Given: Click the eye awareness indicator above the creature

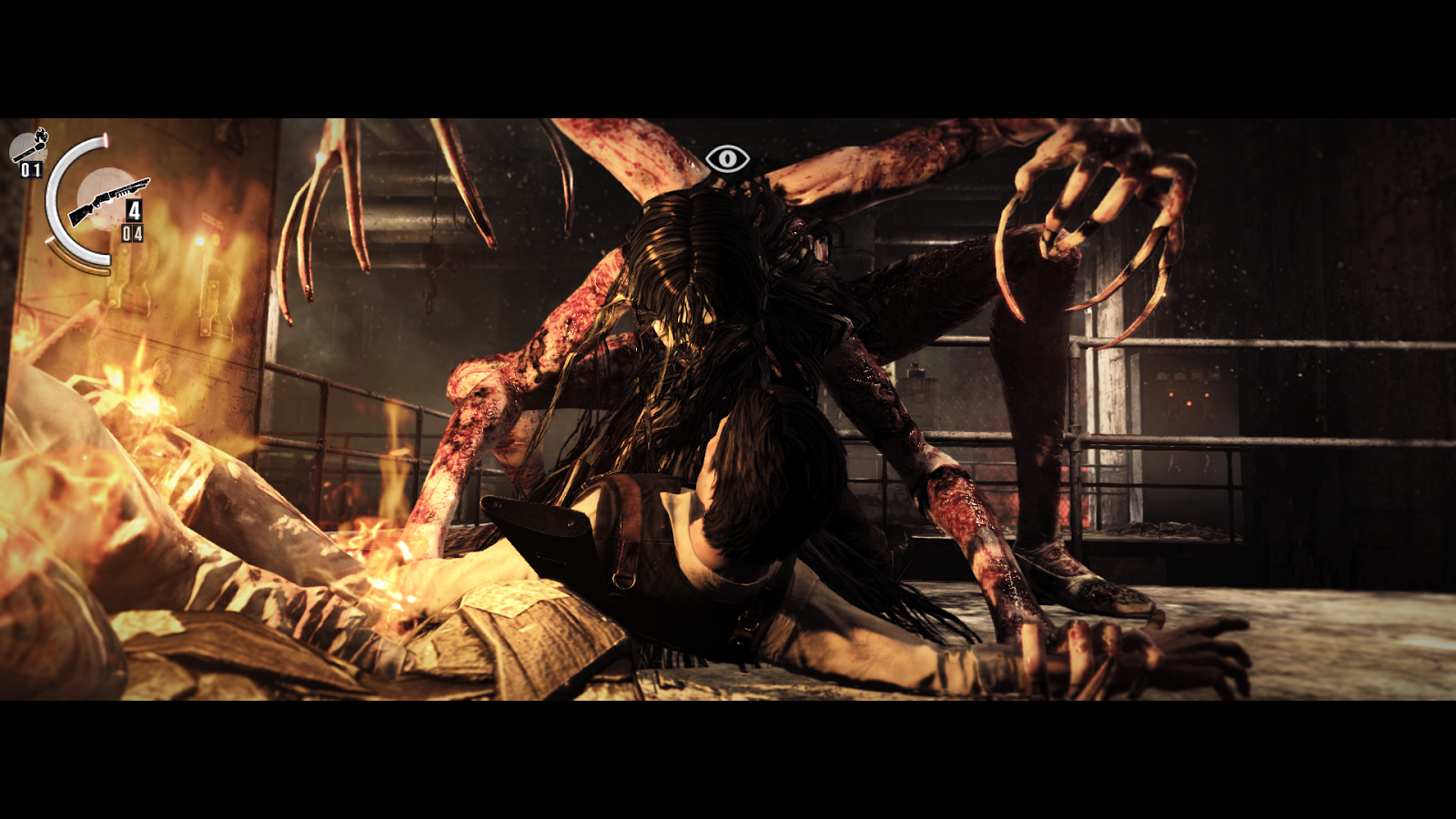Looking at the screenshot, I should pos(728,159).
